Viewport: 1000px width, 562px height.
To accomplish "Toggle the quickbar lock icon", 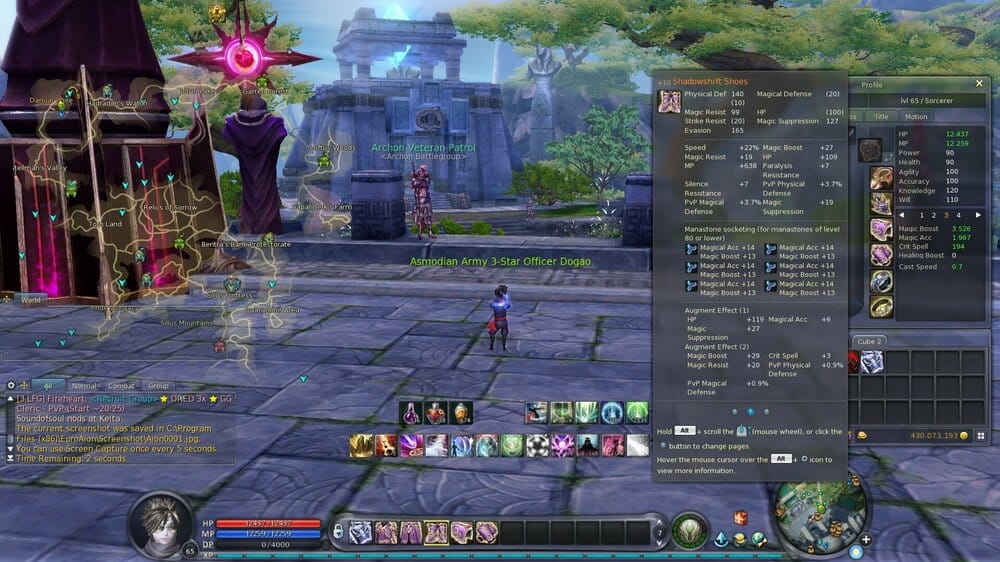I will [339, 530].
